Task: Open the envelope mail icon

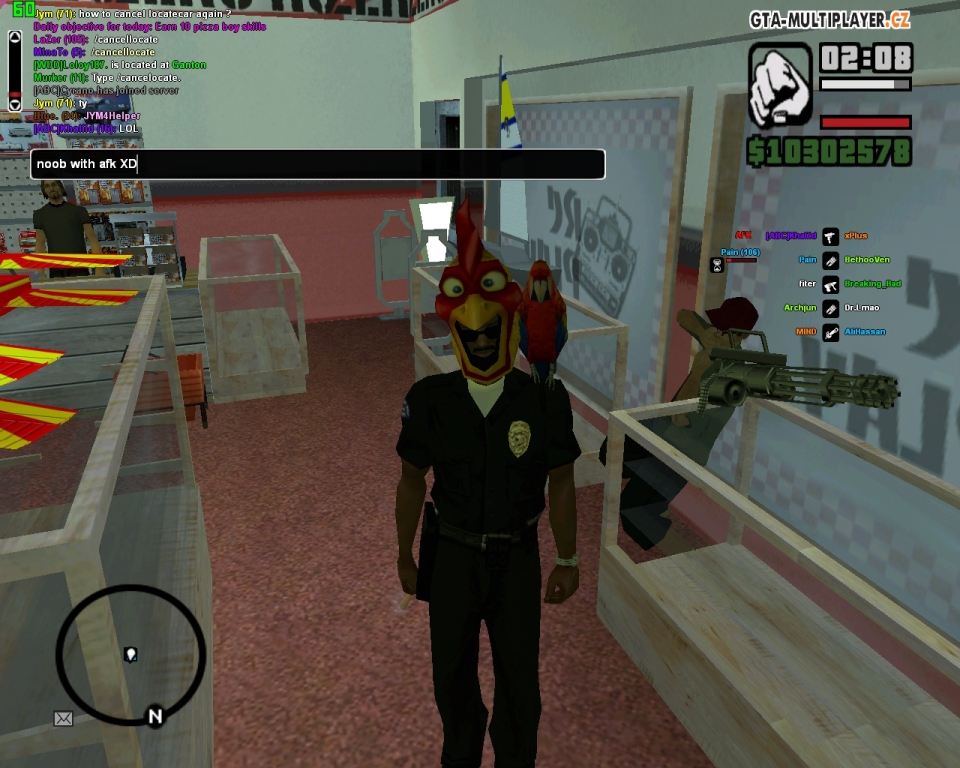Action: 63,718
